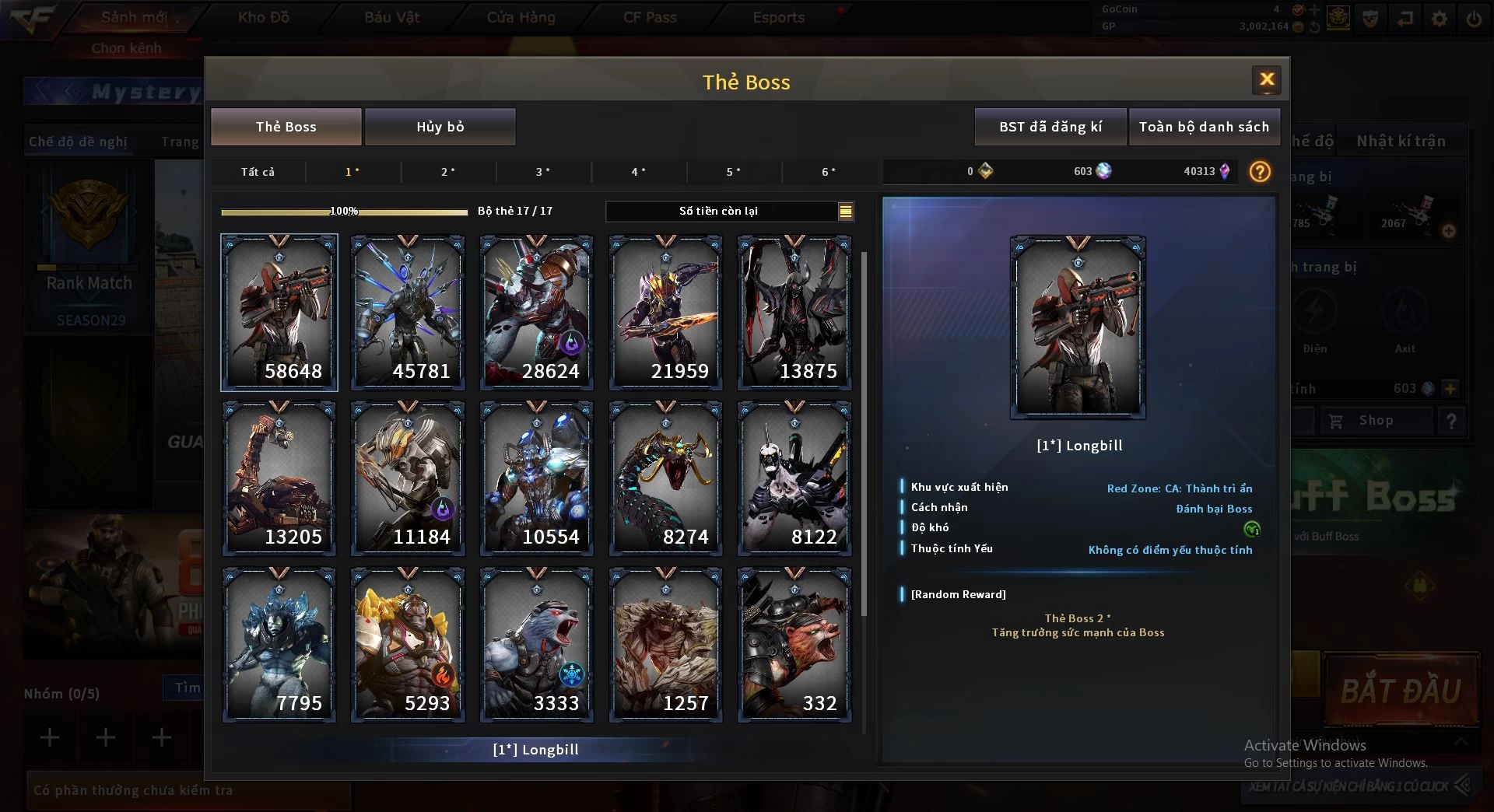Select the serpent boss card 8274
The image size is (1494, 812).
coord(665,478)
